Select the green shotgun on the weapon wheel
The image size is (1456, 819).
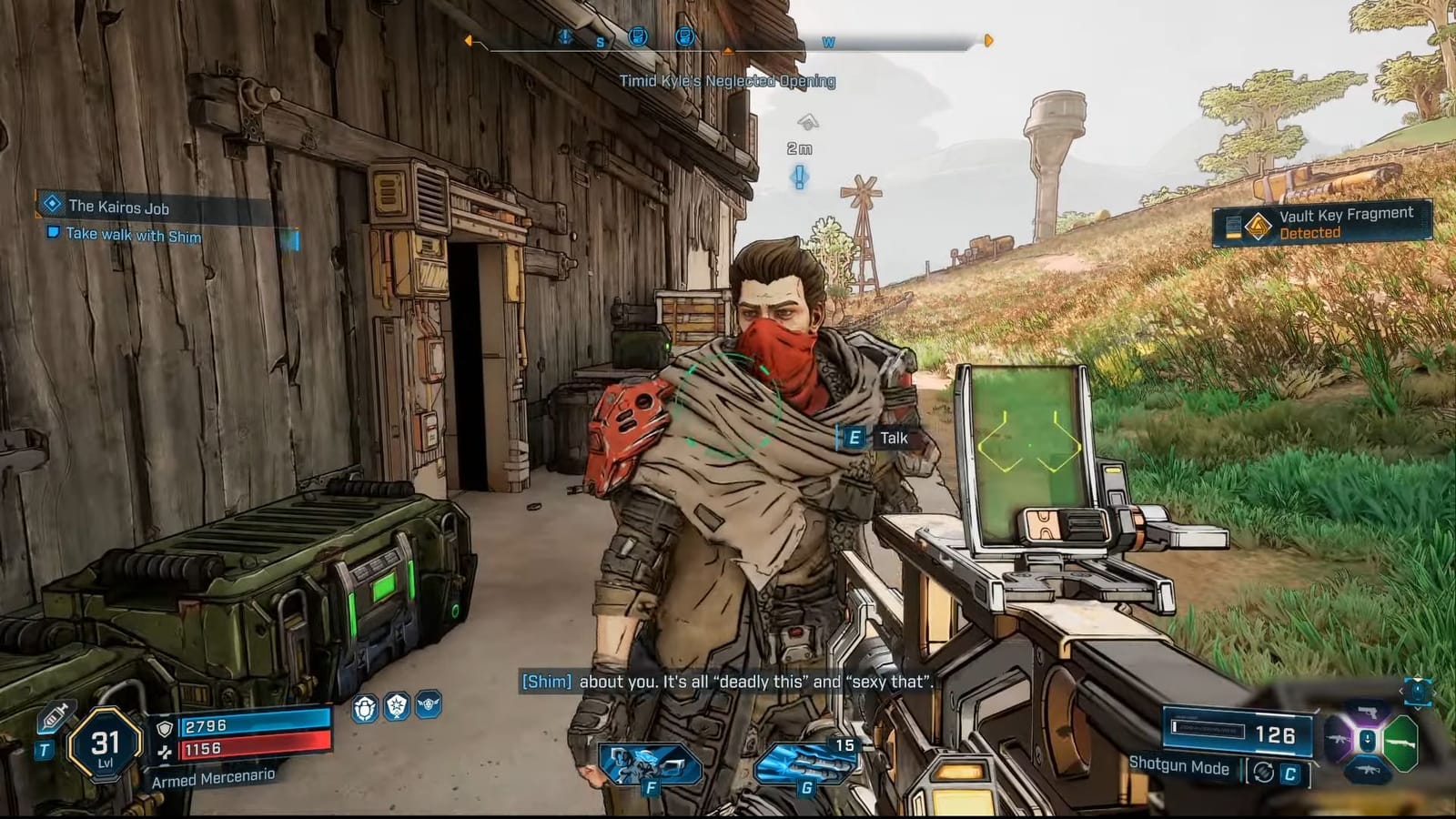pos(1401,743)
